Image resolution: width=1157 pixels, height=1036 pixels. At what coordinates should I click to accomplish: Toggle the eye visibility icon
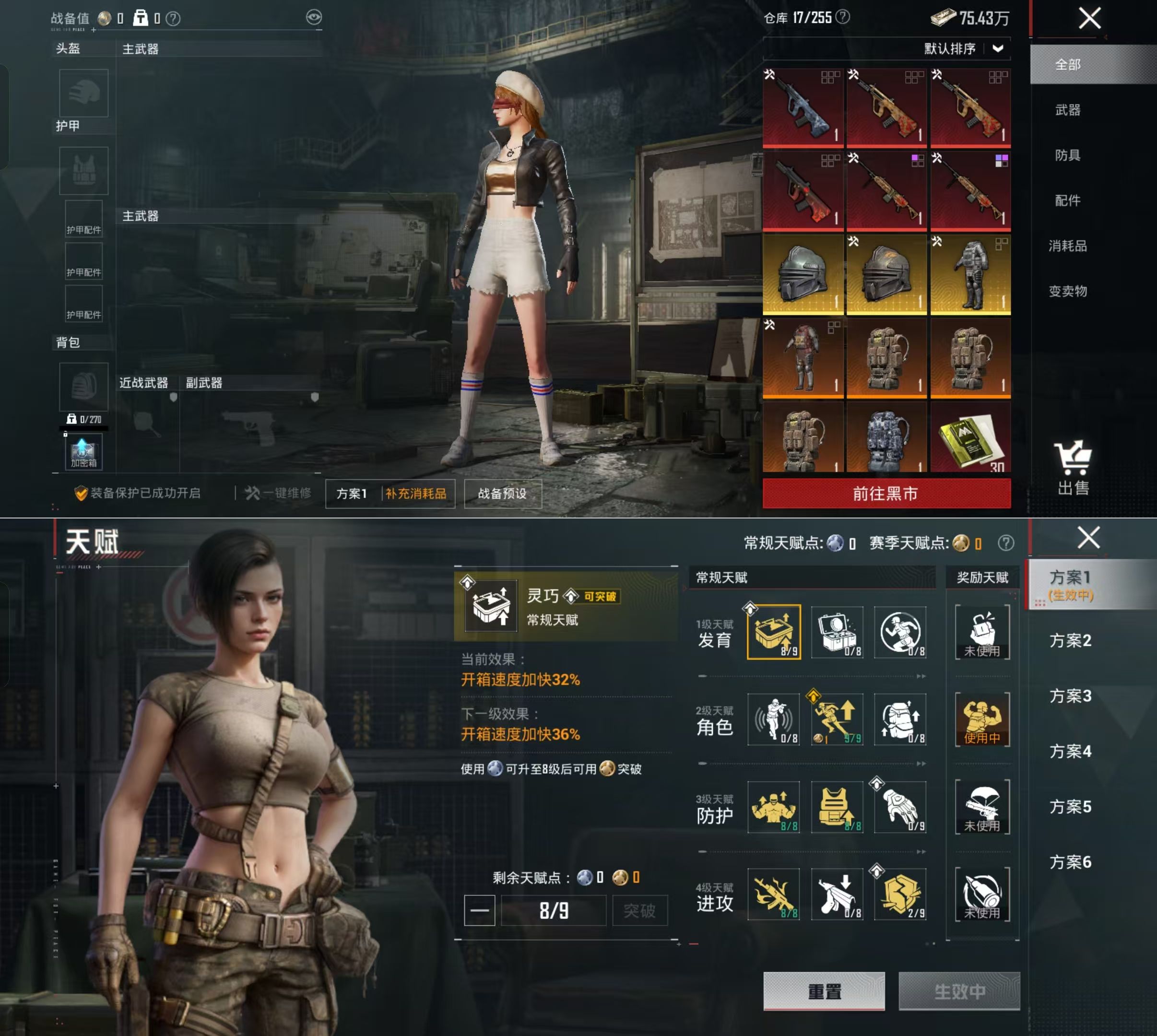pos(314,18)
